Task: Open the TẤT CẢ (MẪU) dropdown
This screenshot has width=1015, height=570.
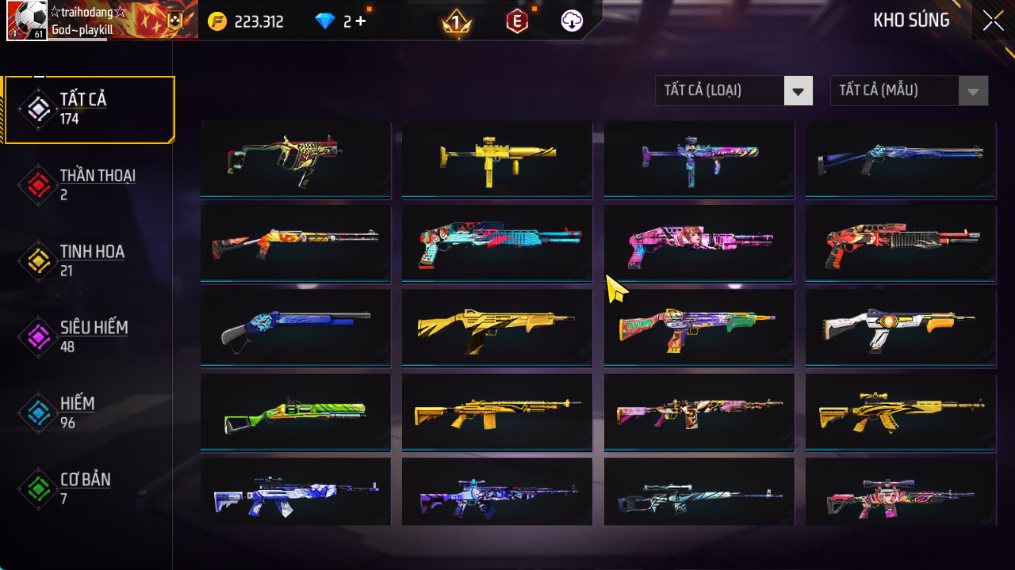Action: click(909, 91)
